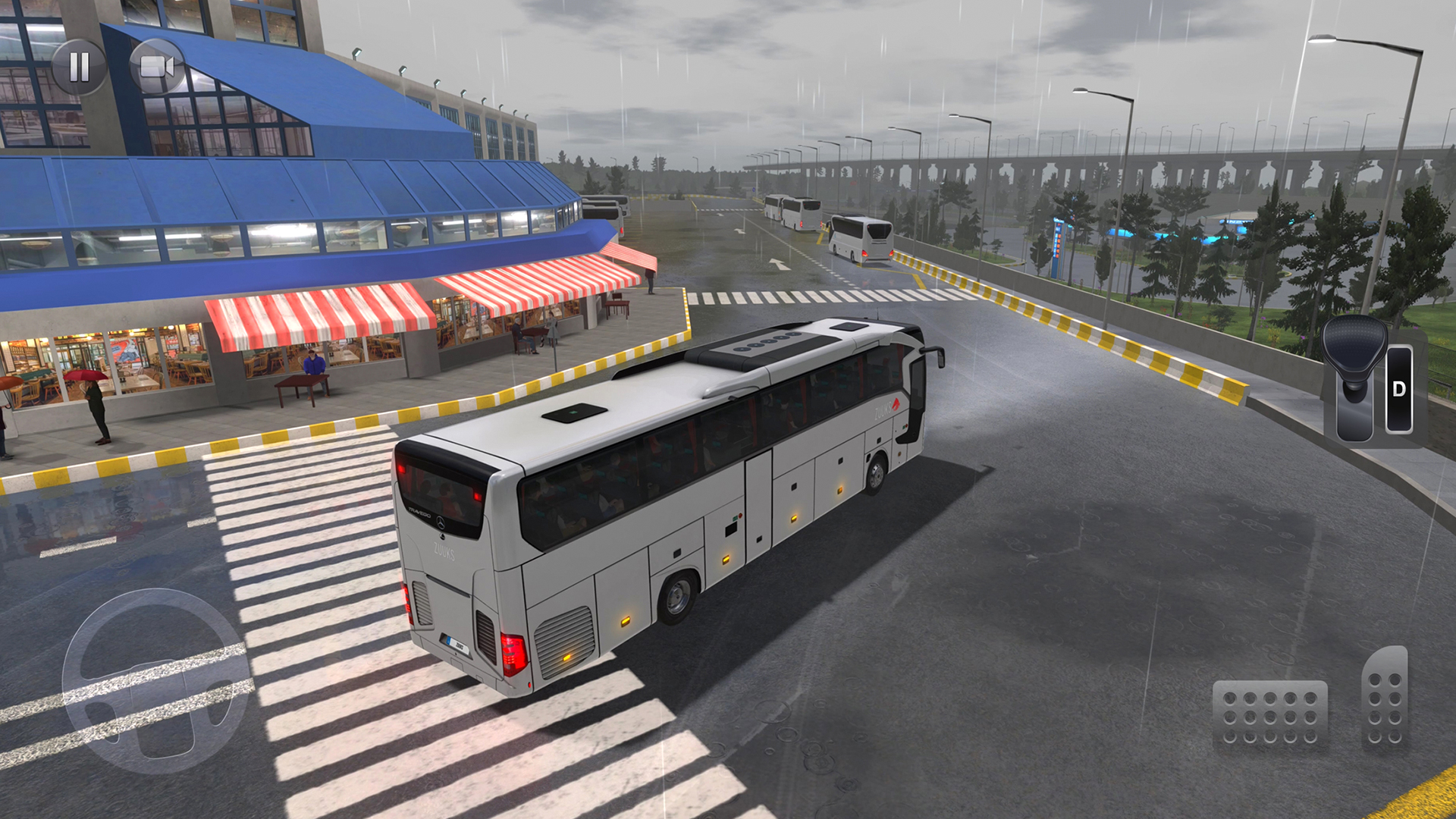
Task: Tap the pause icon to pause the game
Action: coord(78,68)
